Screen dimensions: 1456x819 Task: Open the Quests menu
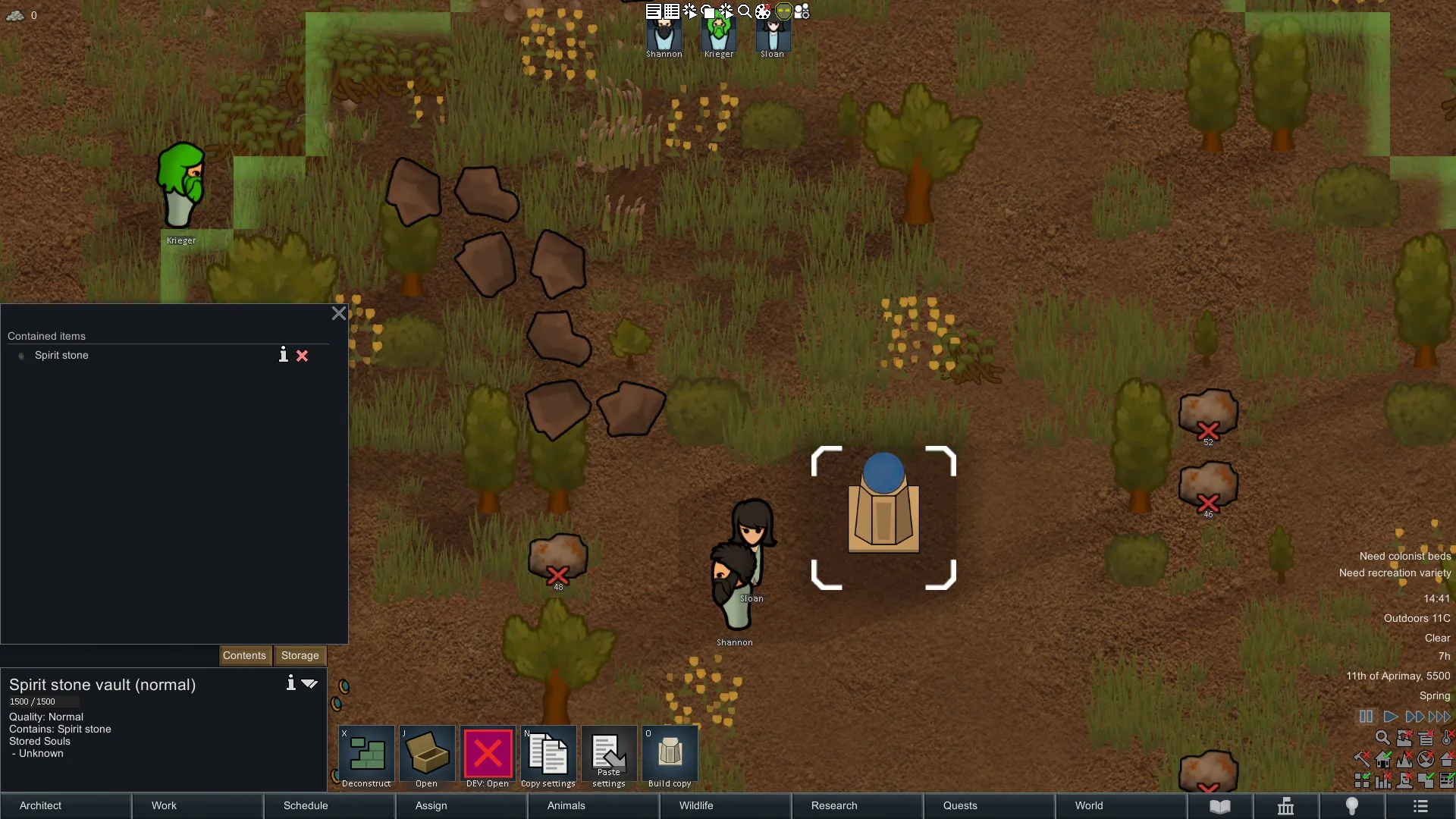(989, 805)
